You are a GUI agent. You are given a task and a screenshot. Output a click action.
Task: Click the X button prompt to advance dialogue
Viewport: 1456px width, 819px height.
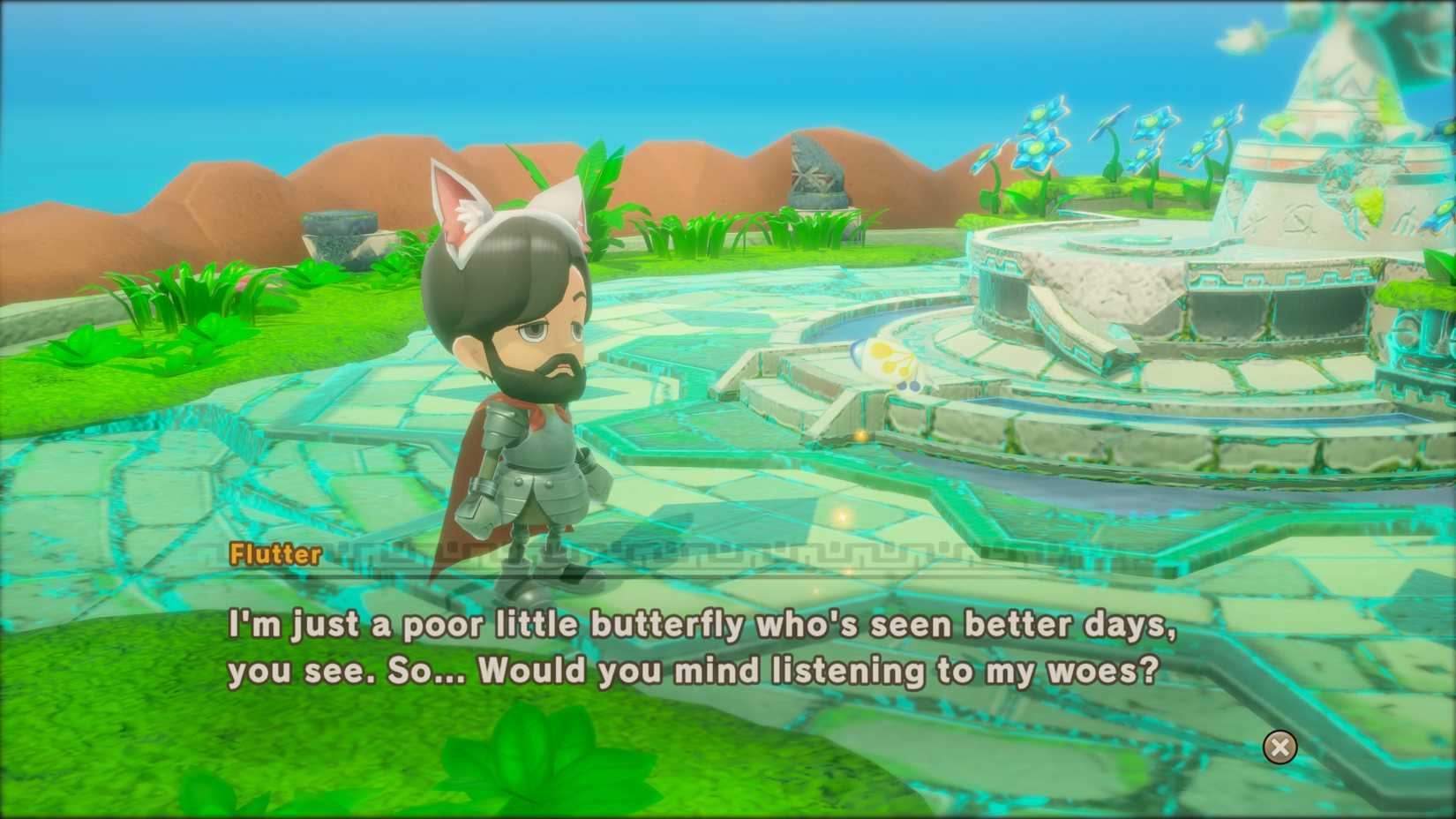coord(1279,747)
